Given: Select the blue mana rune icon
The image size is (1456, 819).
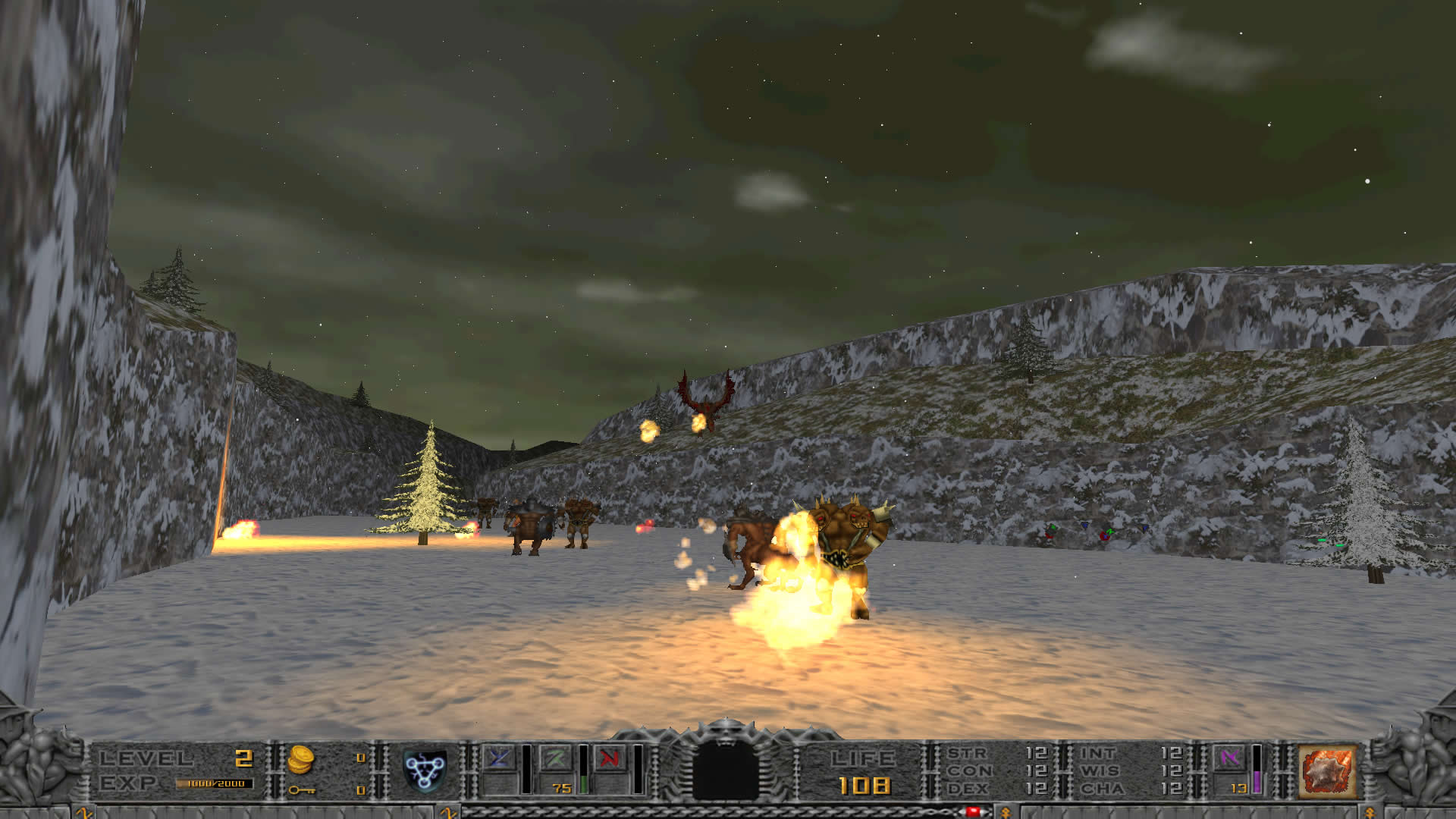Looking at the screenshot, I should coord(498,758).
